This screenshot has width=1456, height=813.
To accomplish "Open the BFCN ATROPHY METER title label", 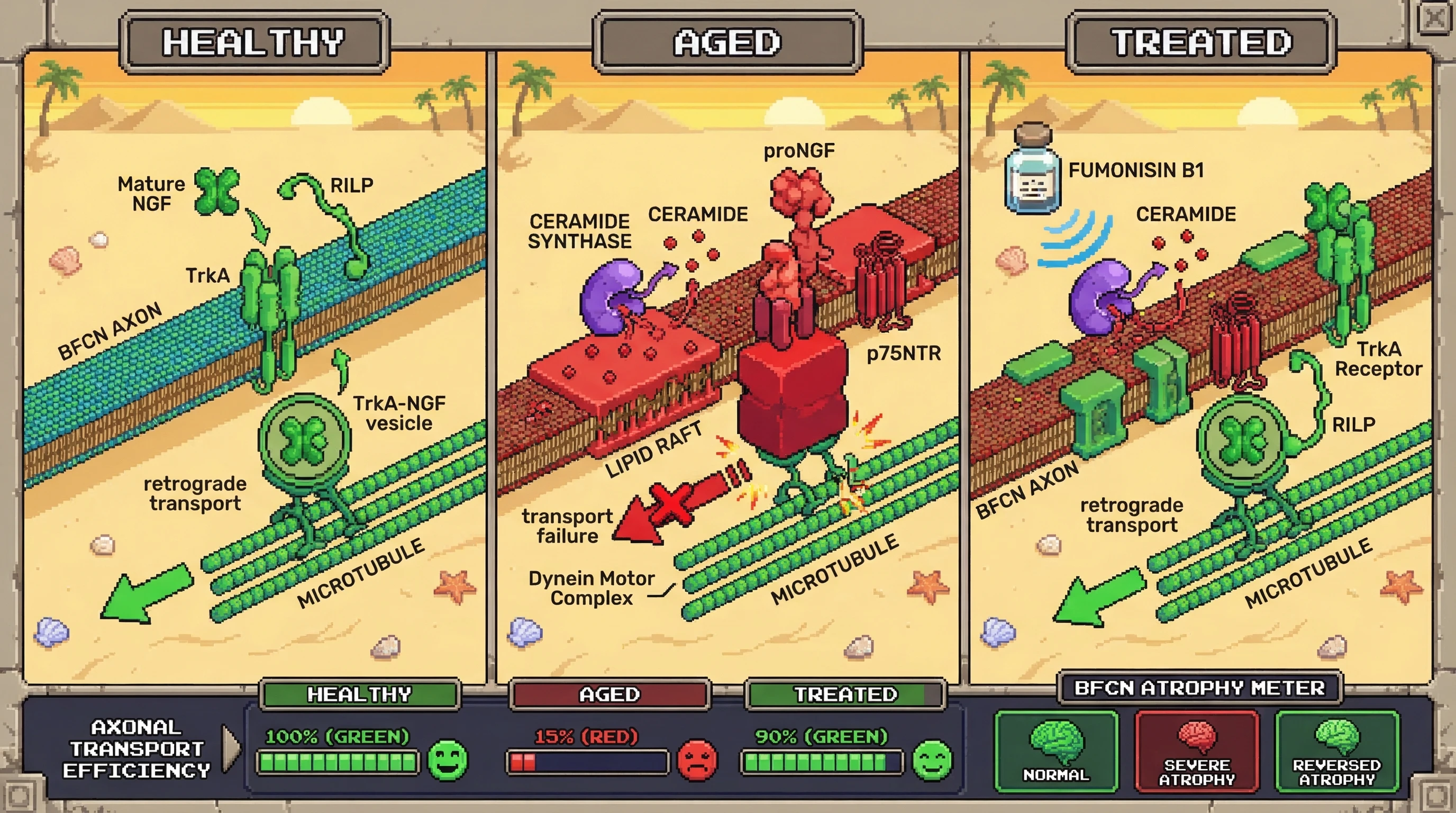I will (1199, 688).
